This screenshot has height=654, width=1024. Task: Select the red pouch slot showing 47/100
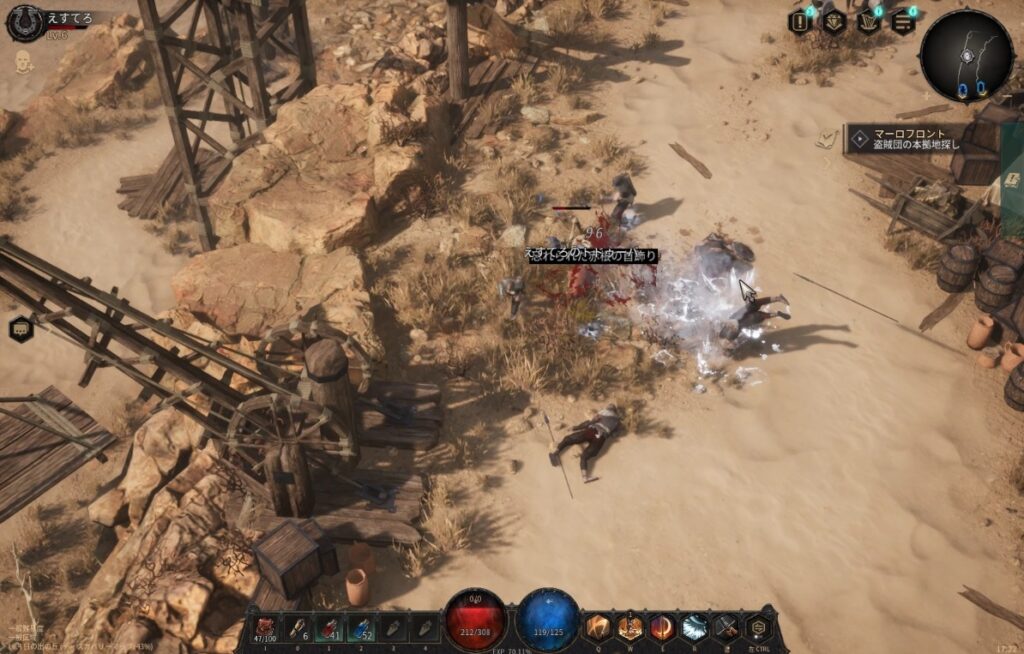[x=265, y=628]
